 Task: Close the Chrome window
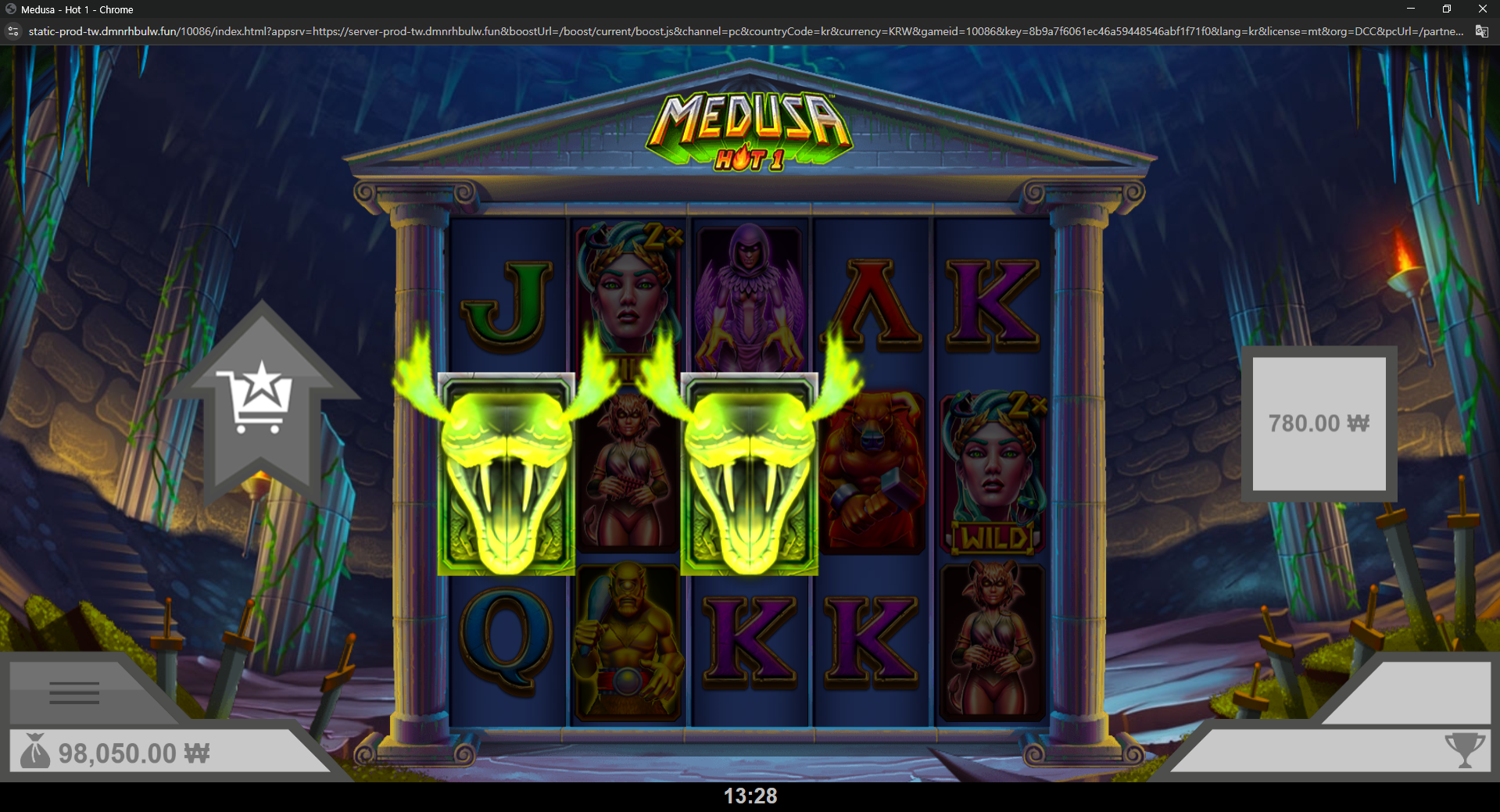pyautogui.click(x=1482, y=9)
